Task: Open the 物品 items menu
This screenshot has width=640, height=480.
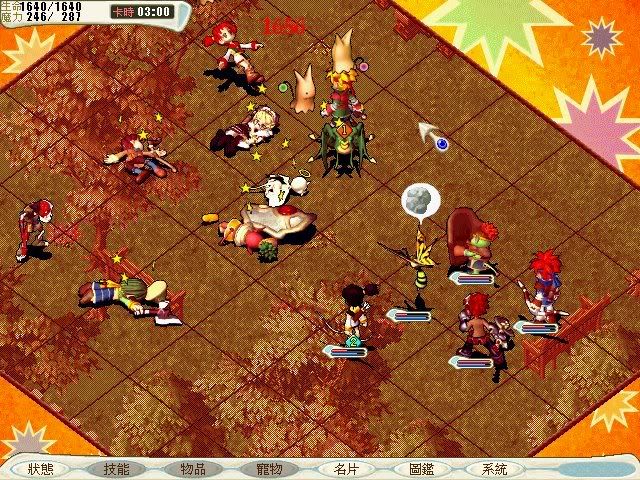Action: [193, 468]
